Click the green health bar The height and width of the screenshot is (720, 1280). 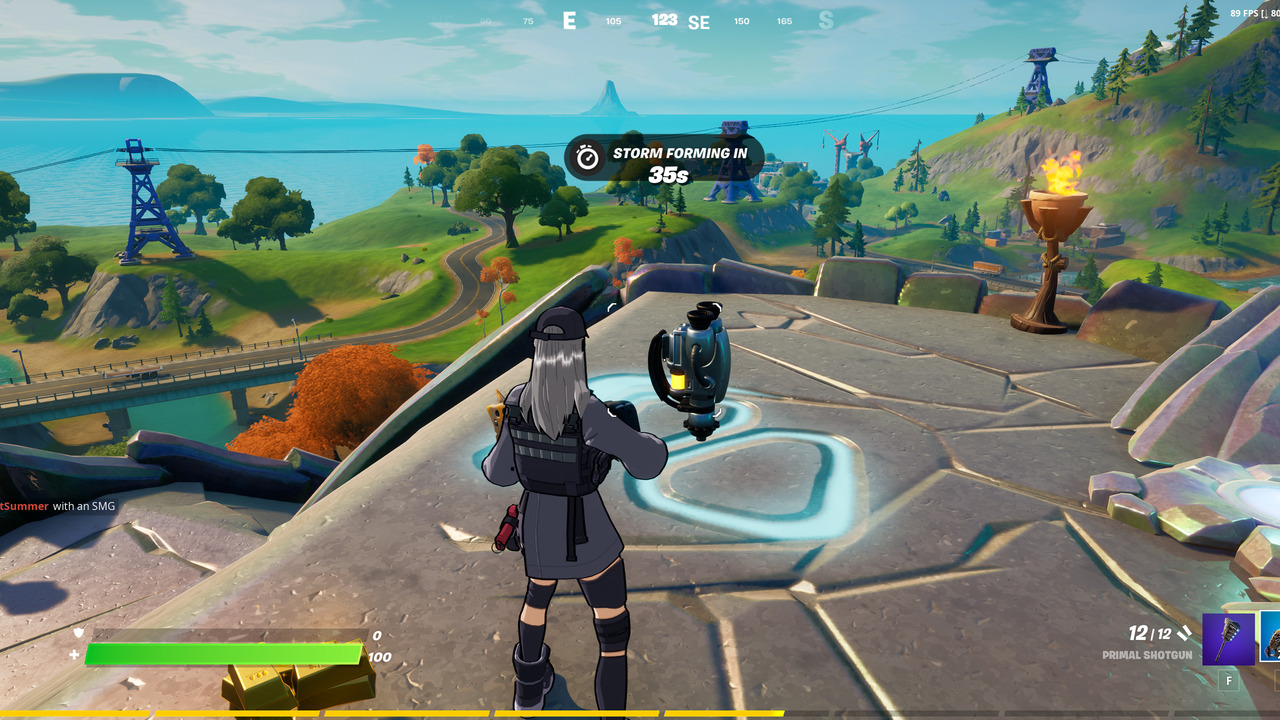pyautogui.click(x=220, y=655)
